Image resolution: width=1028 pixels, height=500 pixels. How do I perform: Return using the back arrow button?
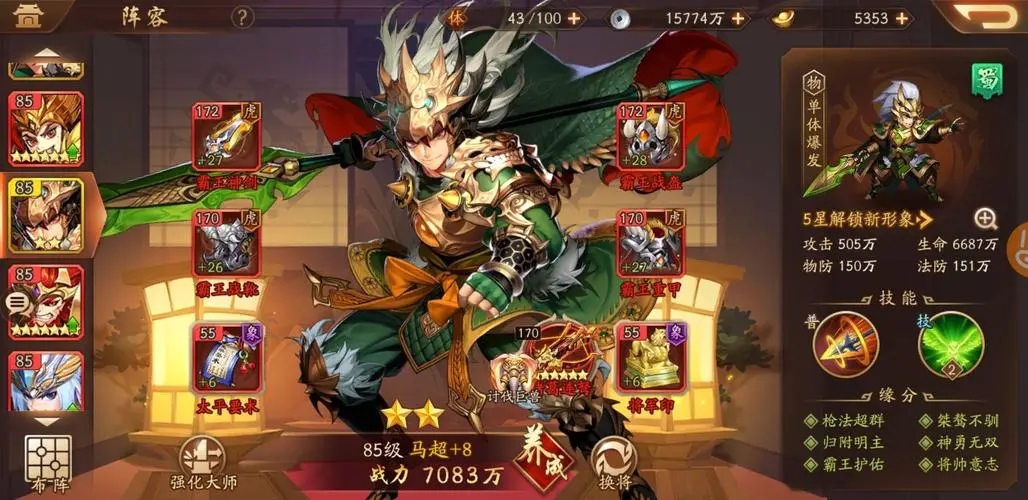click(984, 17)
